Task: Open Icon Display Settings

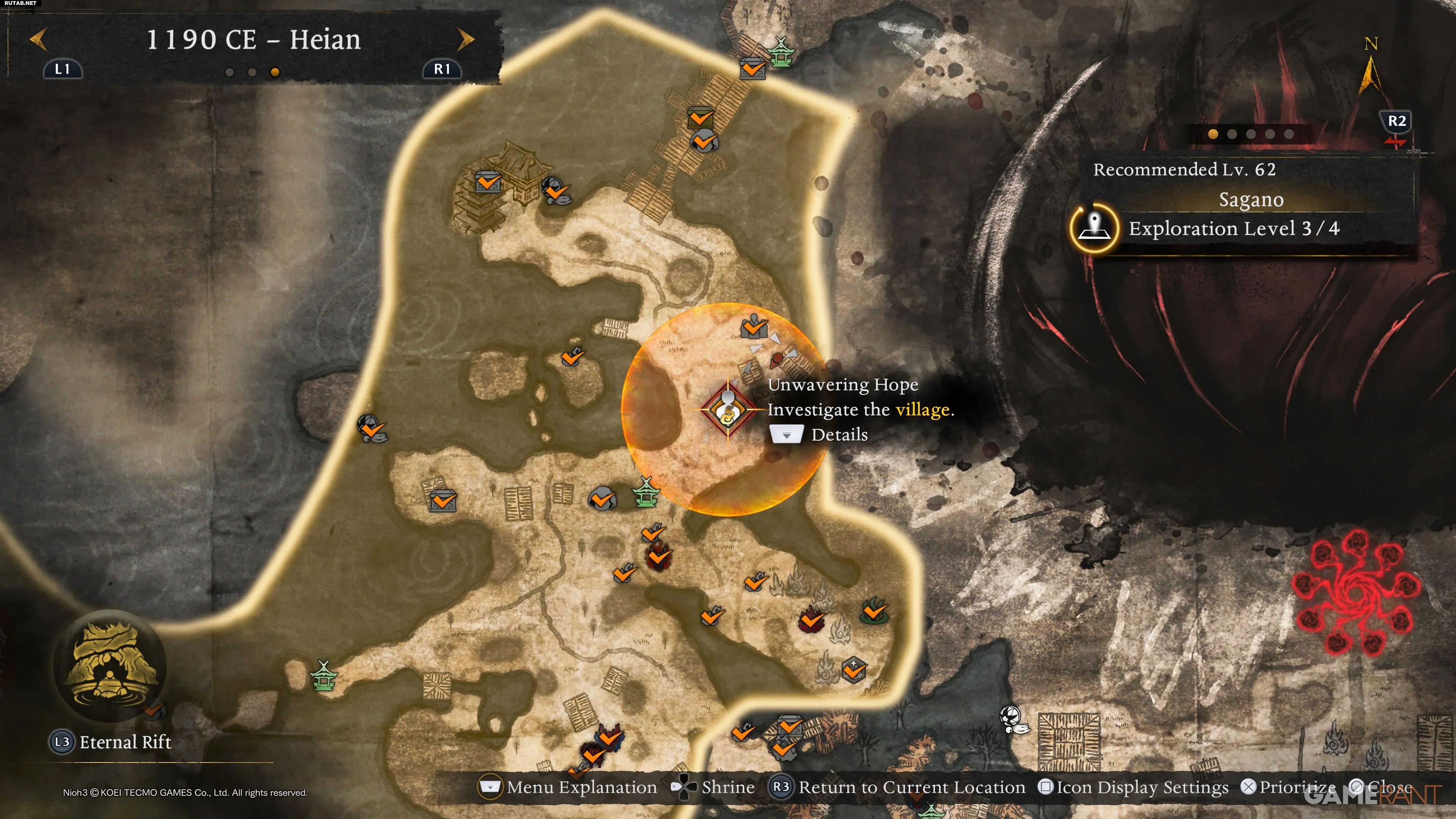Action: pos(1134,787)
